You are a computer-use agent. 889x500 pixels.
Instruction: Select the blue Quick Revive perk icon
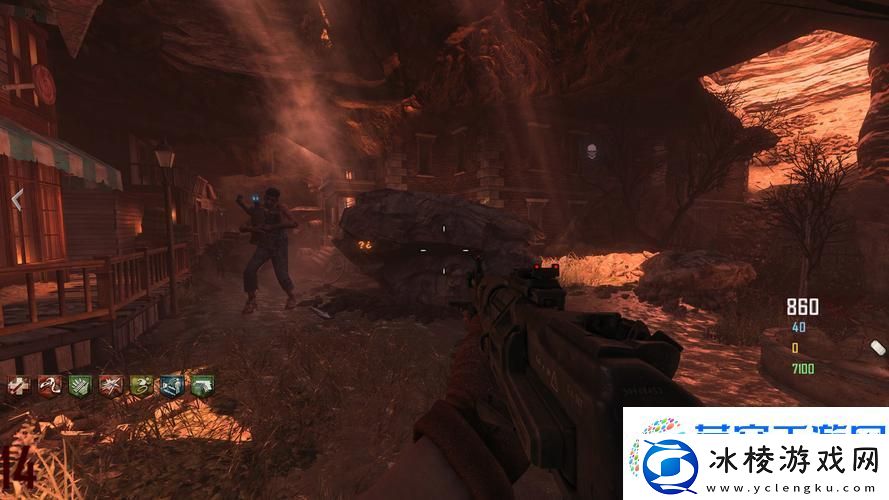172,385
